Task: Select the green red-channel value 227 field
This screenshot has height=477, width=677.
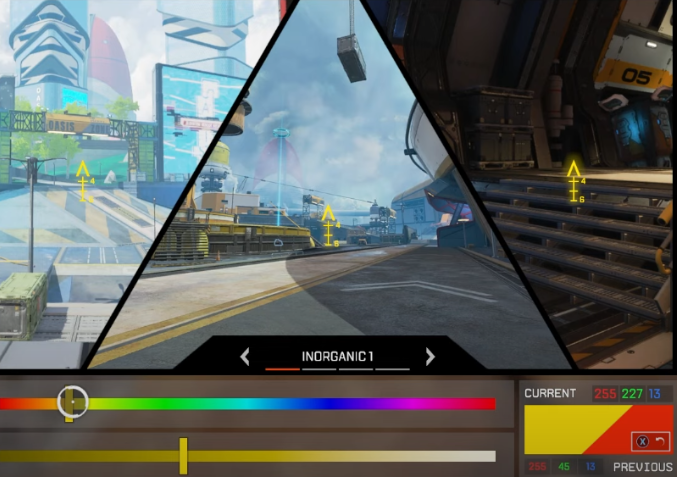Action: point(632,393)
